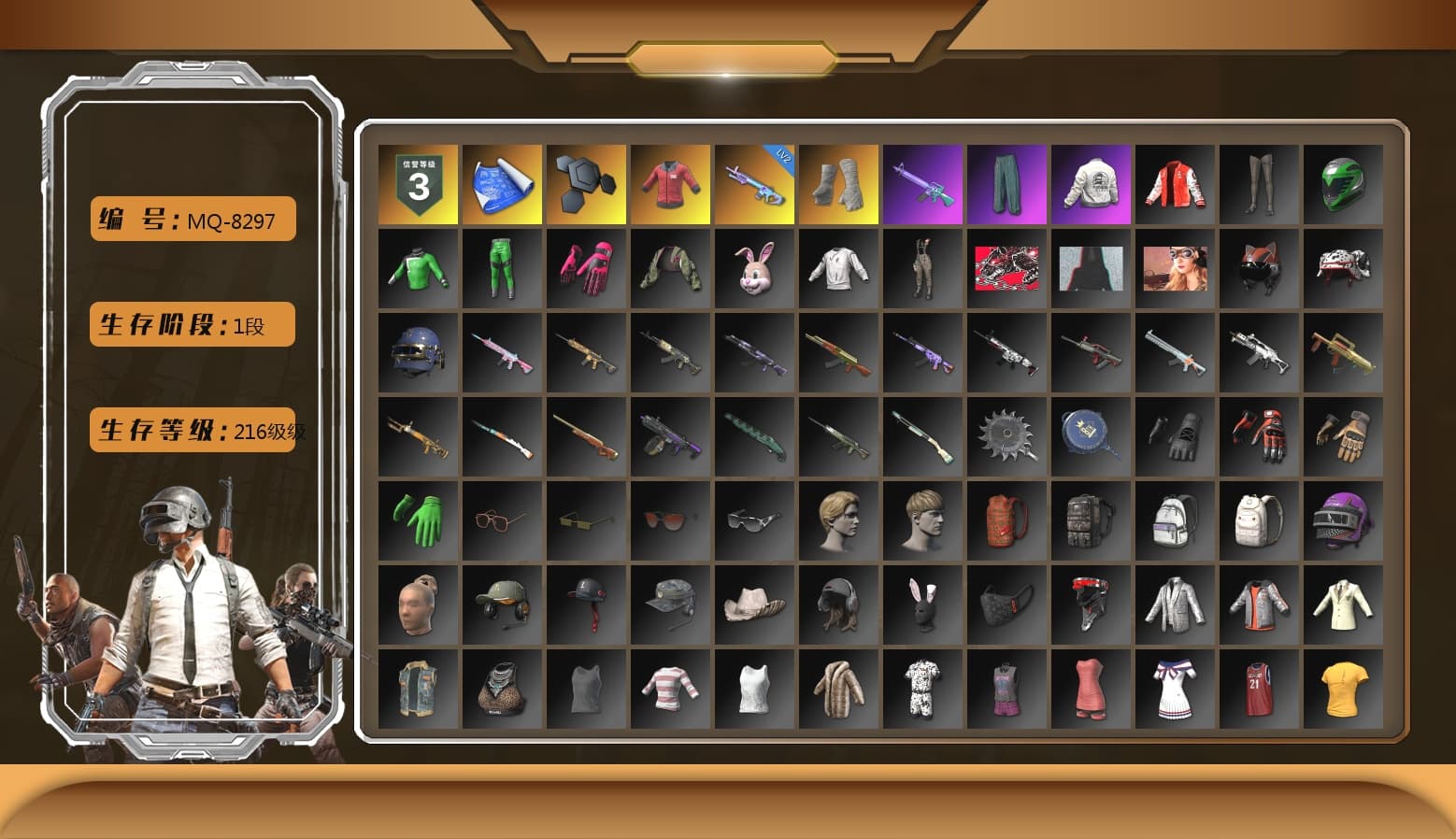Click the LV2 marked weapon skin item
The image size is (1456, 839).
tap(754, 183)
